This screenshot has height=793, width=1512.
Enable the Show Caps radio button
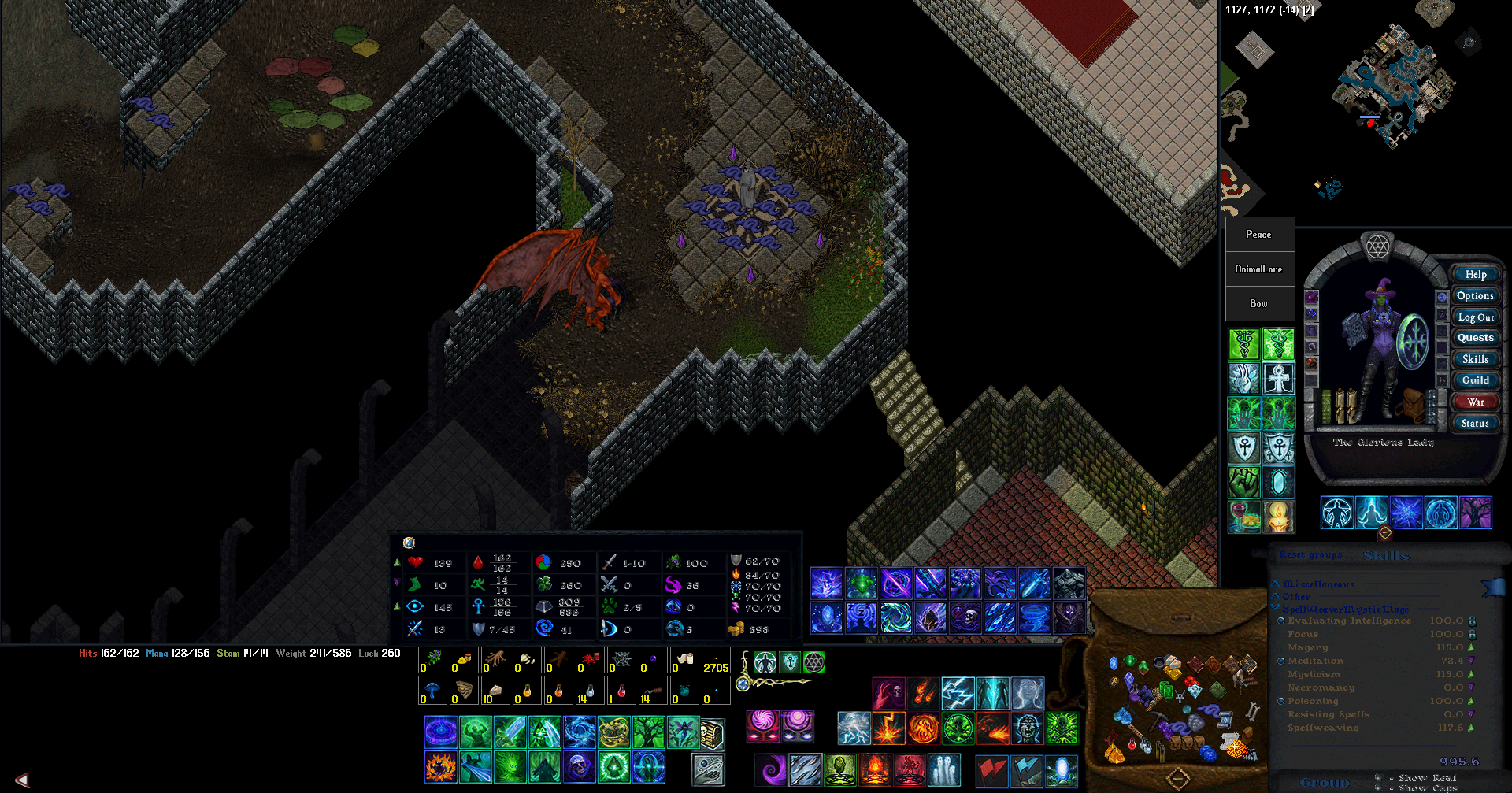1380,788
